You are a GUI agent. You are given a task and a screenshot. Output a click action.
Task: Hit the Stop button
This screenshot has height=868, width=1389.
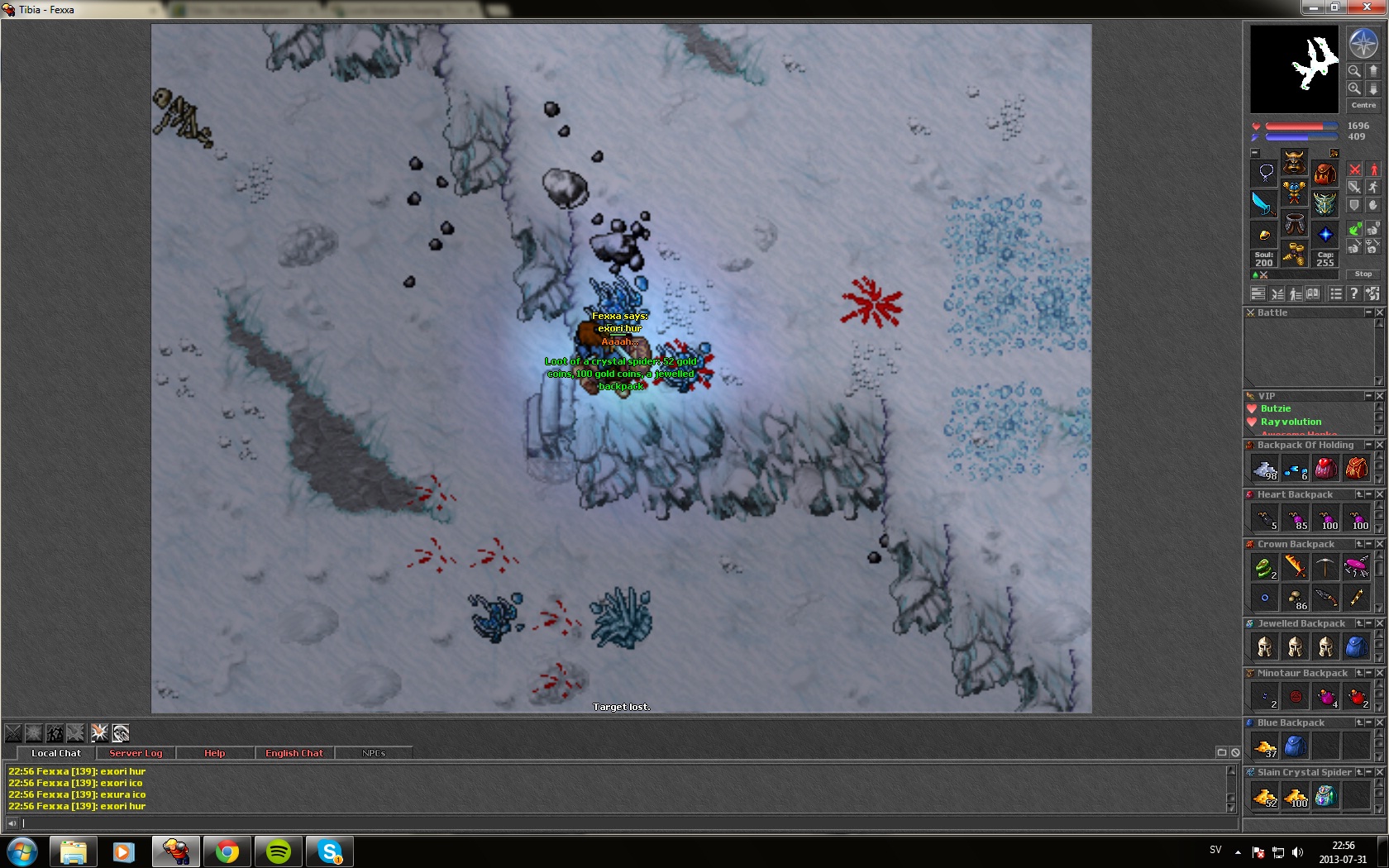(1363, 274)
